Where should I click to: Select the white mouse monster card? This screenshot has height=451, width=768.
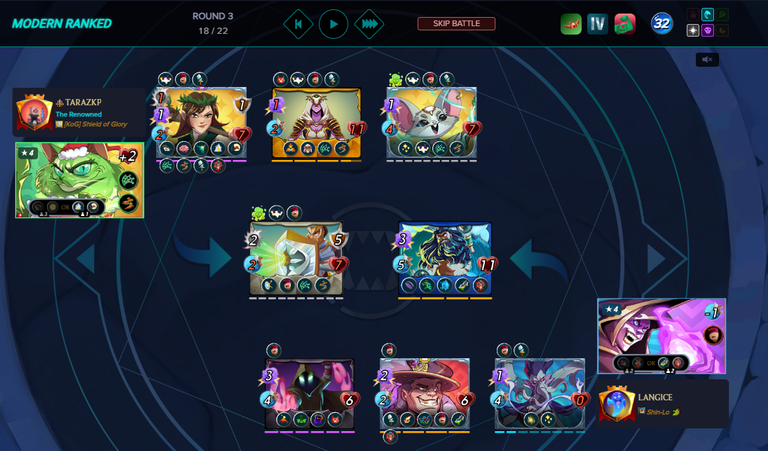tap(431, 122)
